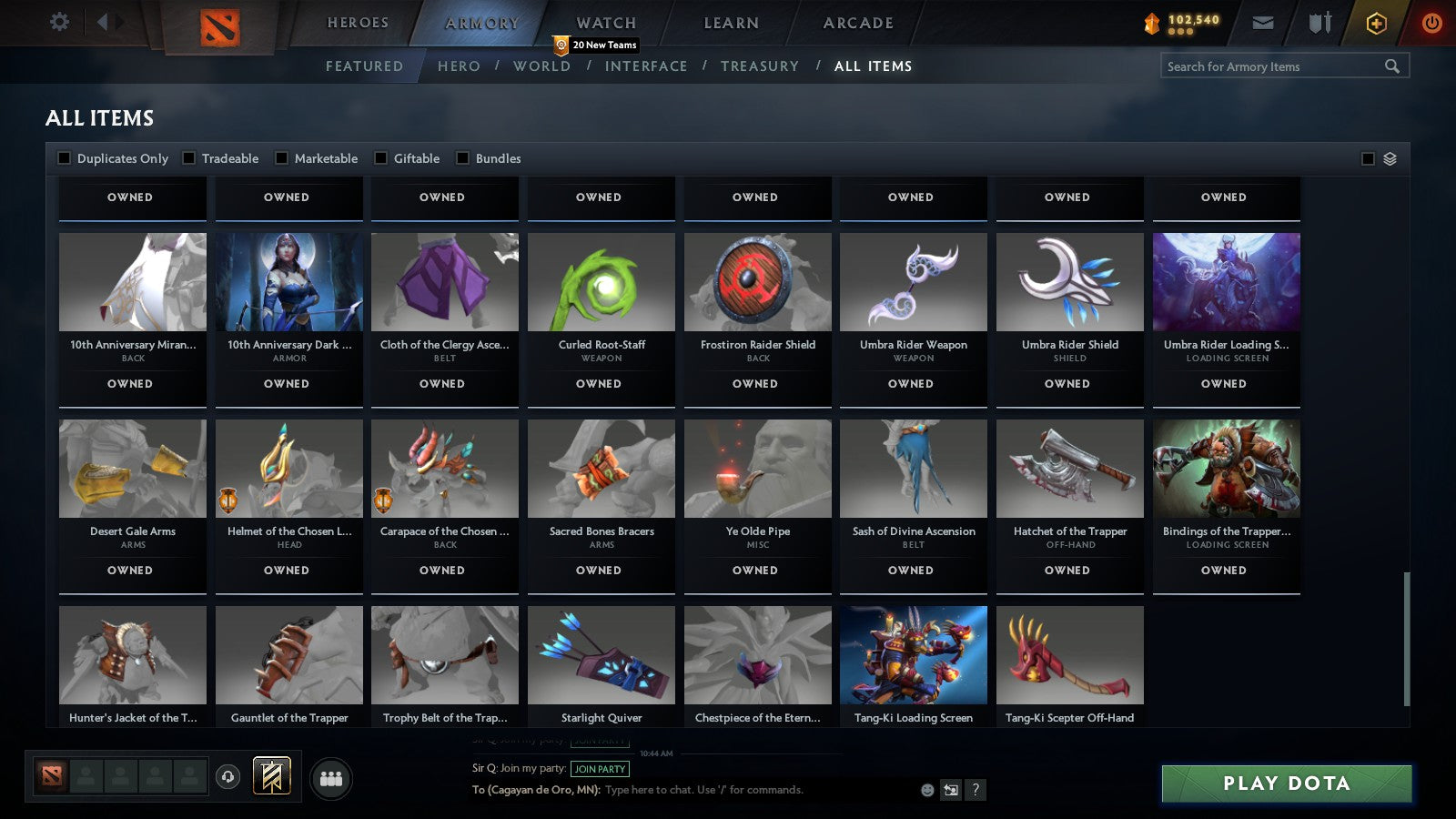Enable the Duplicates Only checkbox

[65, 157]
